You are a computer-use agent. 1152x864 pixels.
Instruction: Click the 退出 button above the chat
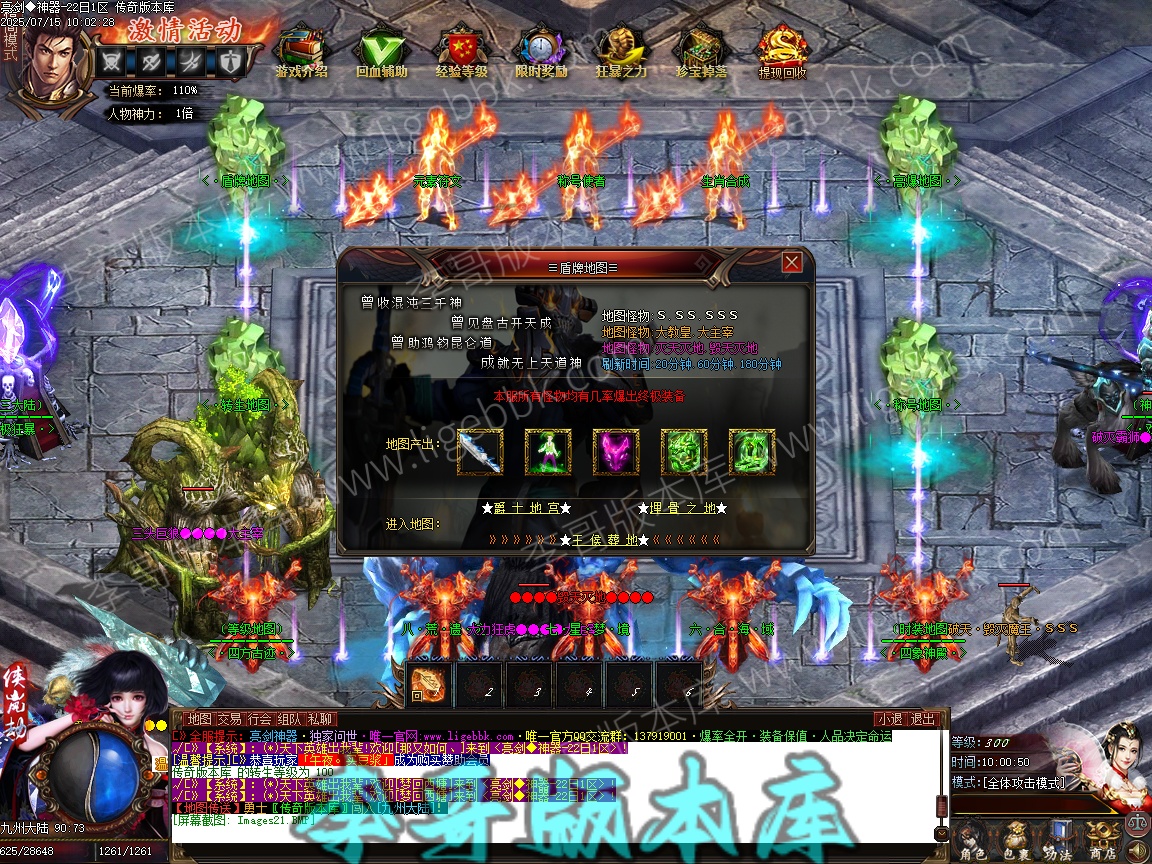coord(923,719)
